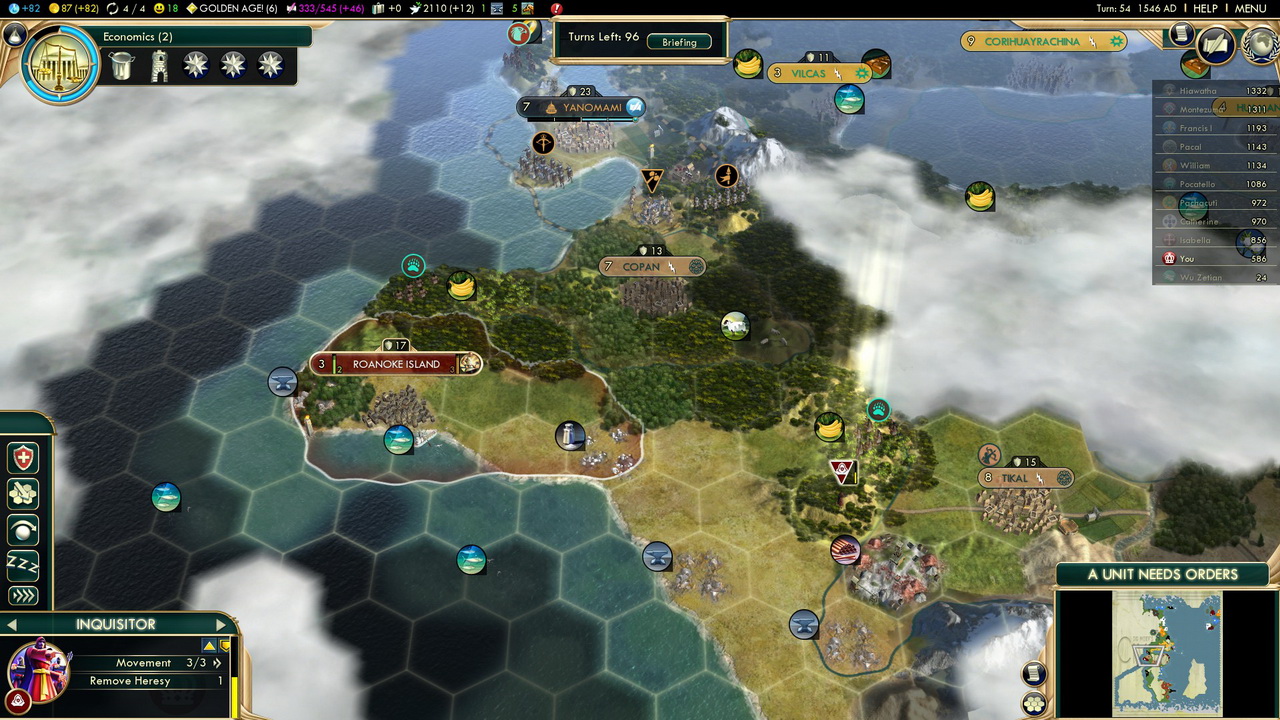Click the Tikal city banner
Image resolution: width=1280 pixels, height=720 pixels.
point(1014,478)
